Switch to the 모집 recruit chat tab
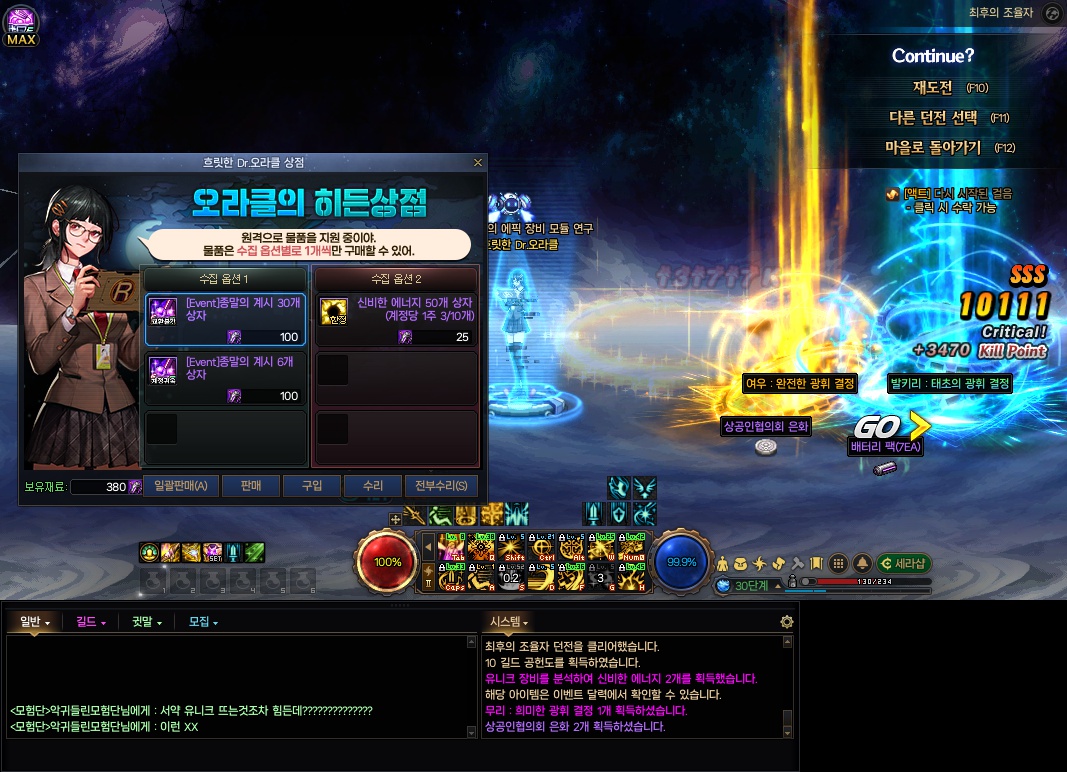 pyautogui.click(x=202, y=622)
